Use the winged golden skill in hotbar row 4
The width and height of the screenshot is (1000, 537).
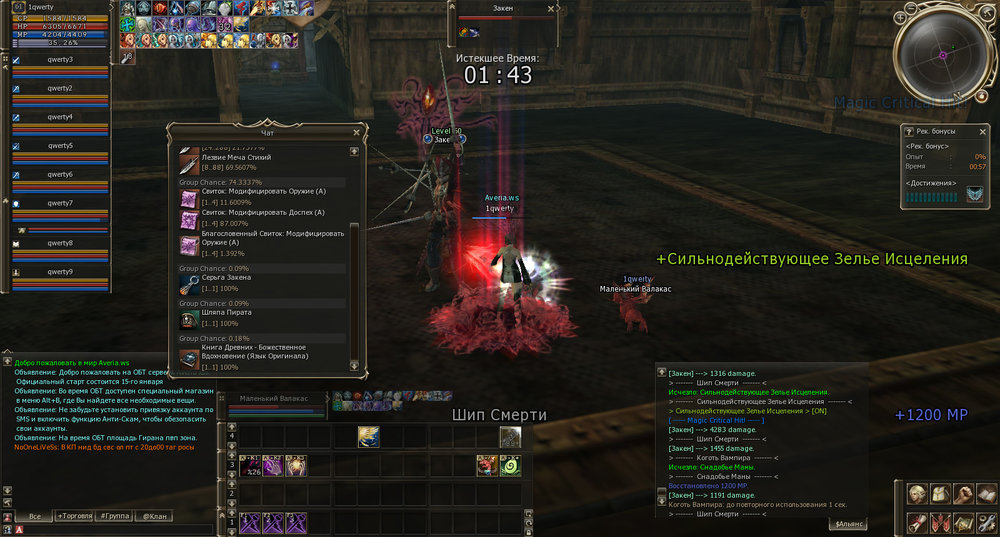(x=369, y=436)
